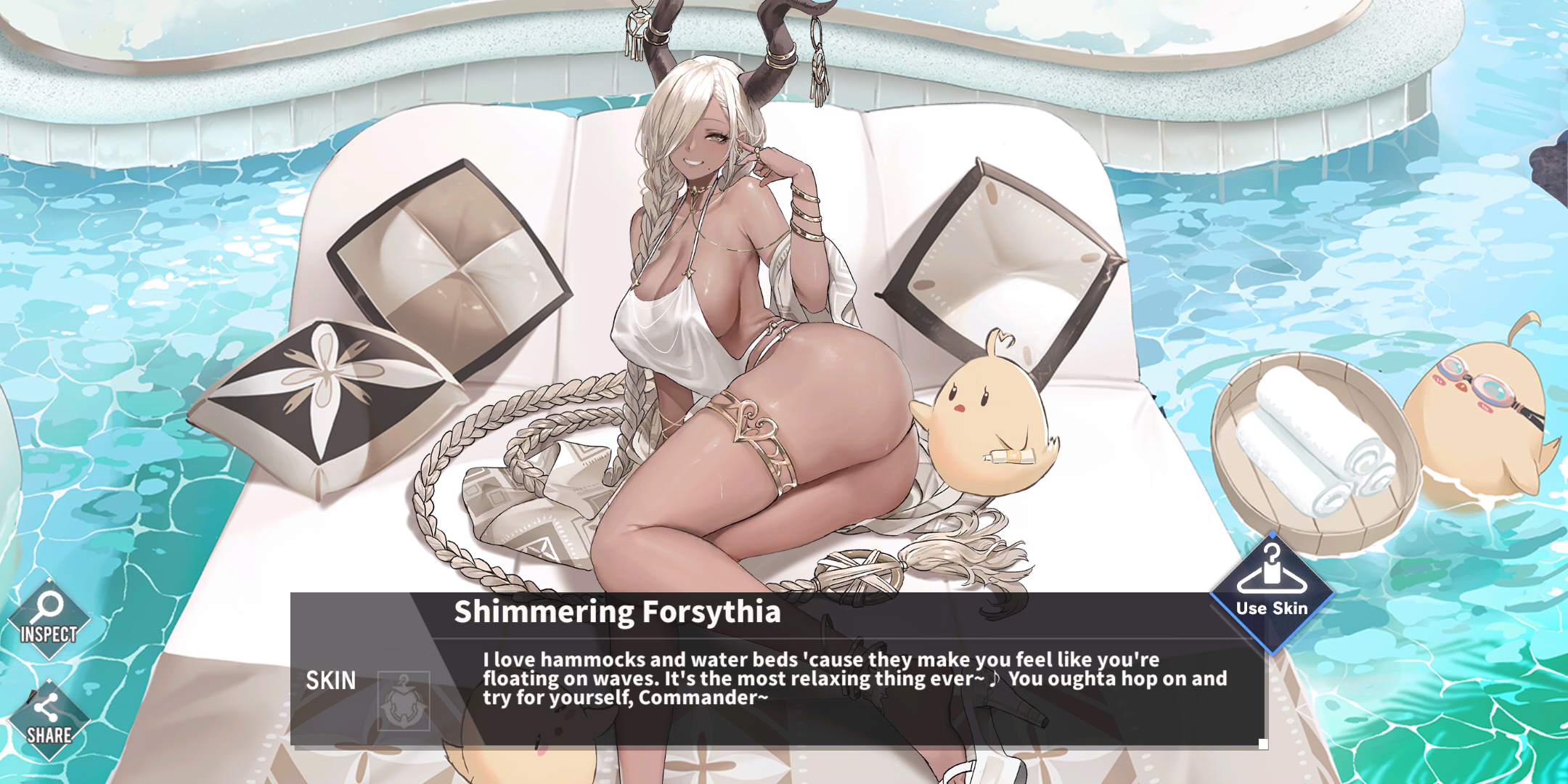Select the skin hanger icon beside SKIN

404,701
